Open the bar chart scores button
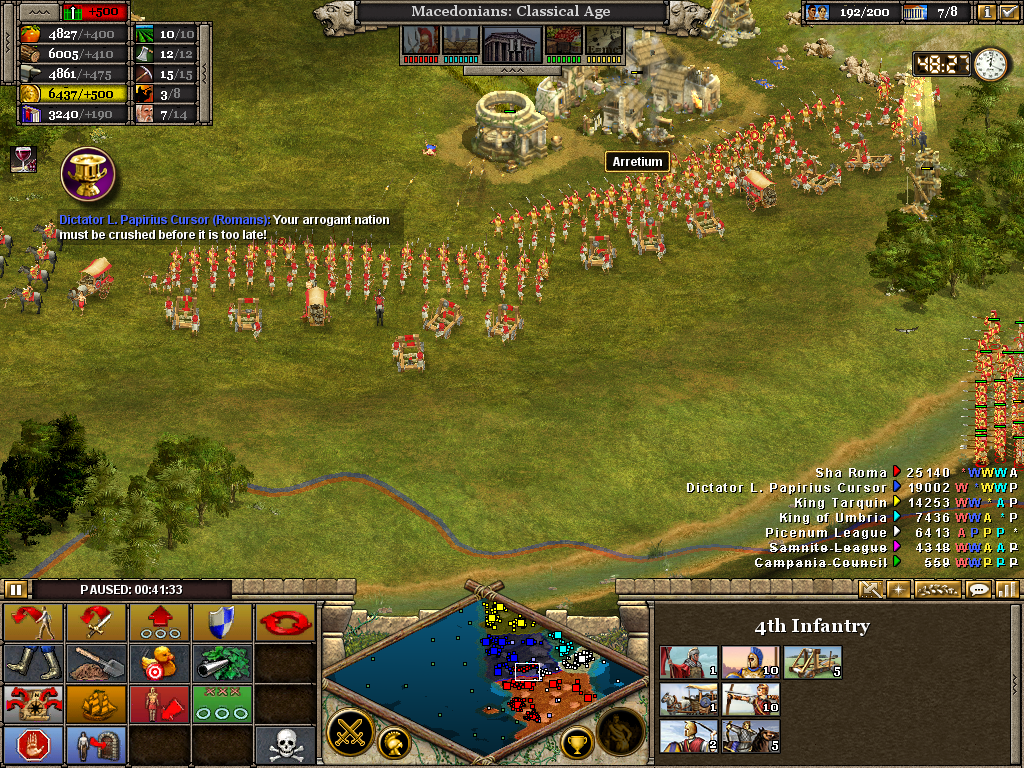1024x768 pixels. click(1007, 590)
